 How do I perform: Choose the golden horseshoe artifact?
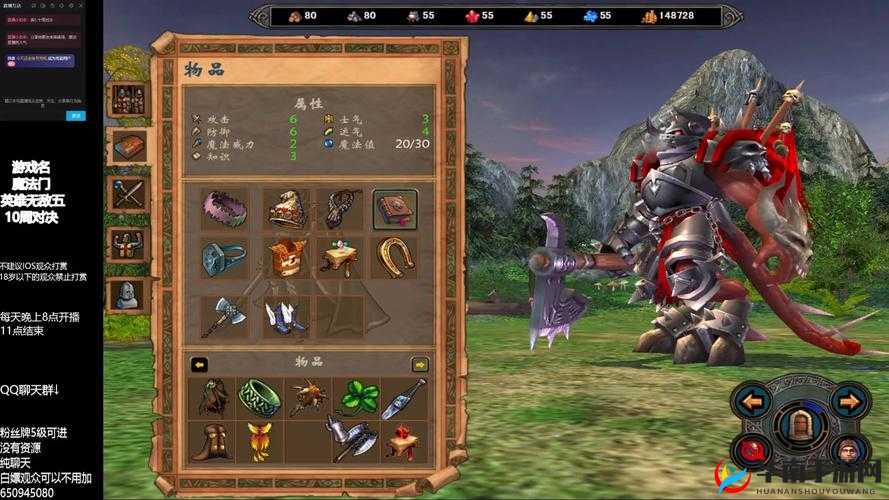(395, 257)
